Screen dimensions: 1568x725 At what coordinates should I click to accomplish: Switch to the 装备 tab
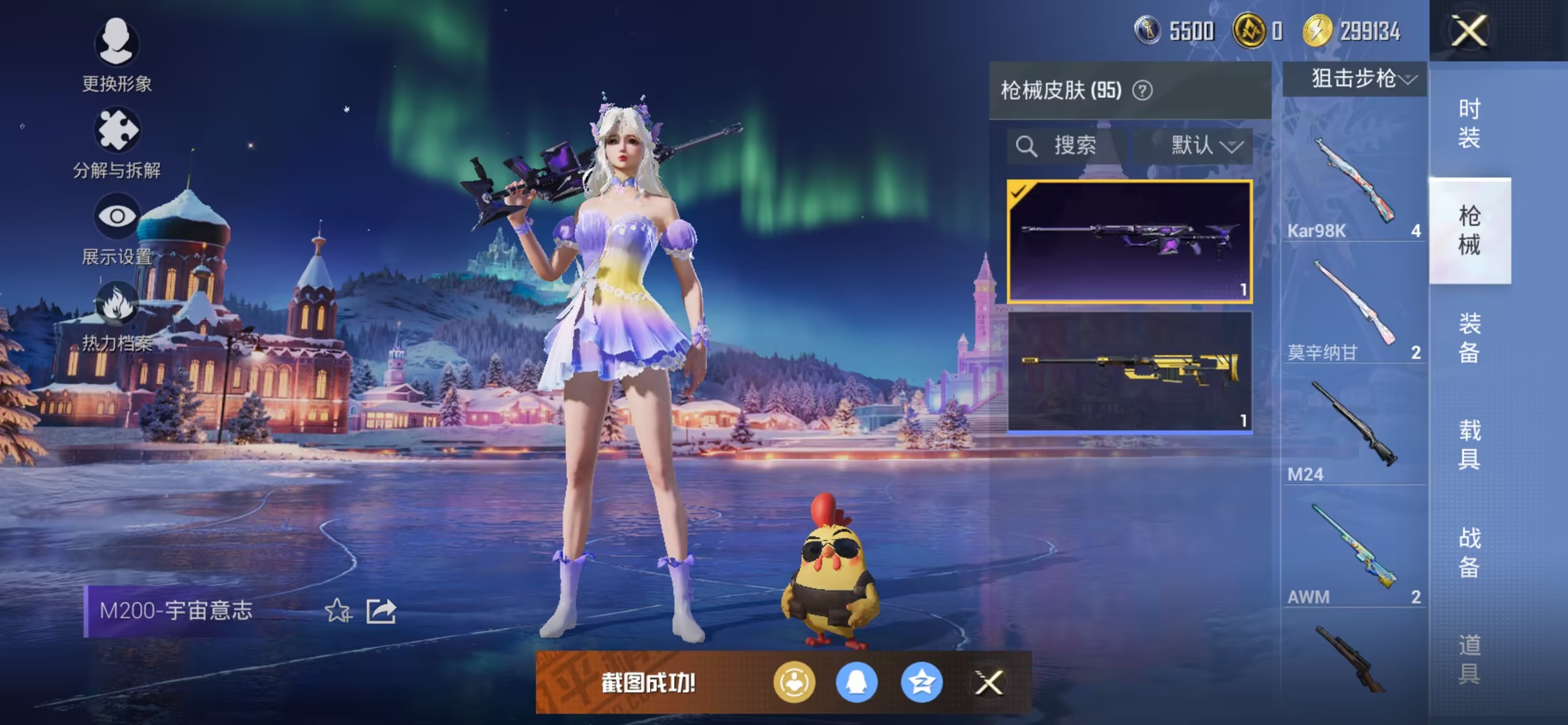[x=1469, y=339]
